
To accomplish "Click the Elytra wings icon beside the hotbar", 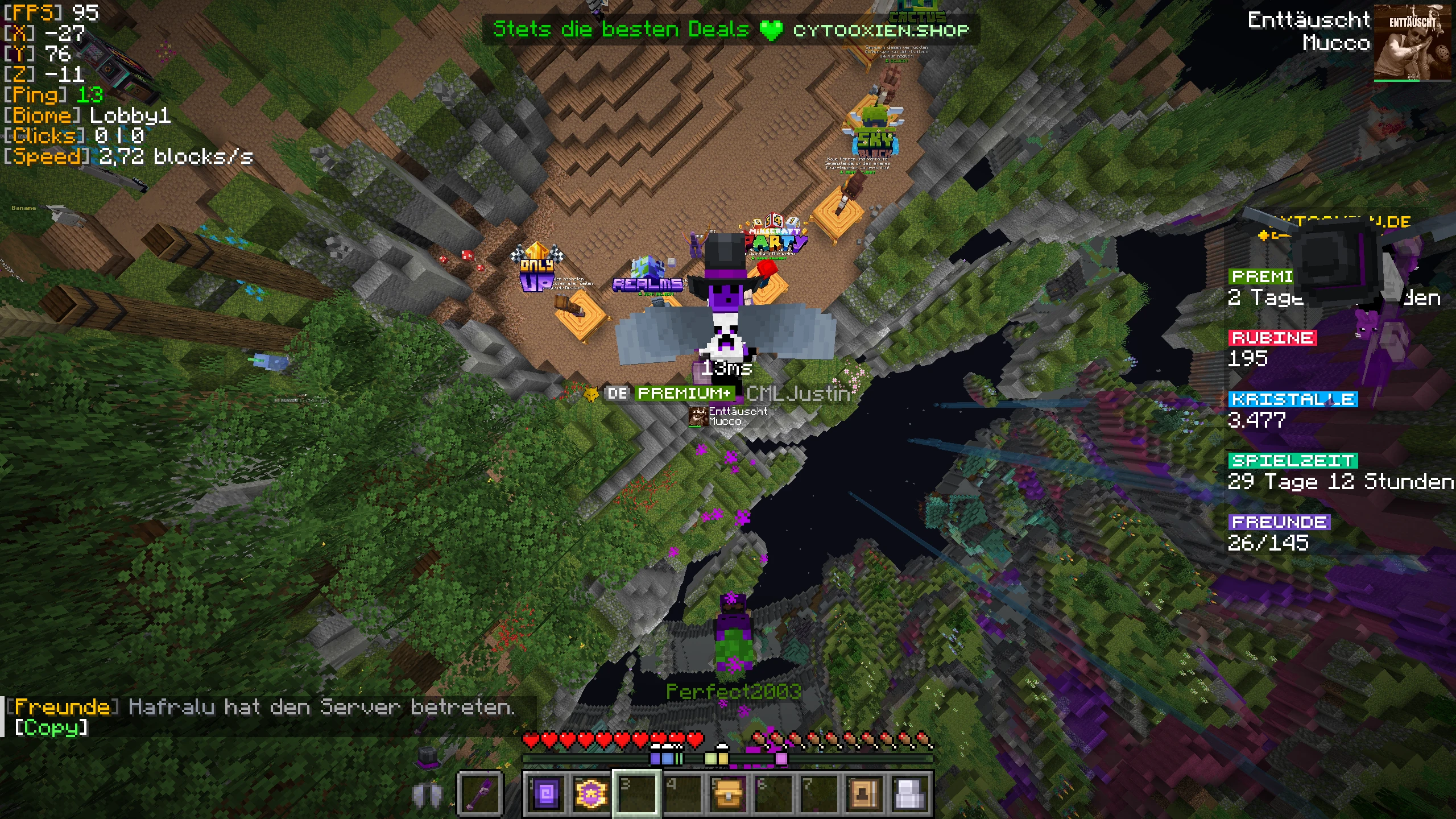I will pos(428,795).
